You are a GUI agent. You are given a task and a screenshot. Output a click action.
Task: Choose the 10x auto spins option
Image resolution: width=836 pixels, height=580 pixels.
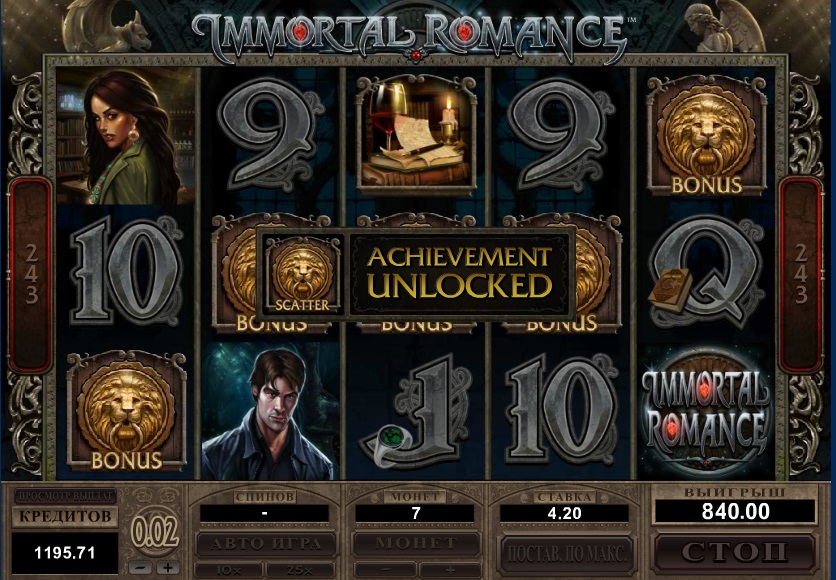(229, 569)
